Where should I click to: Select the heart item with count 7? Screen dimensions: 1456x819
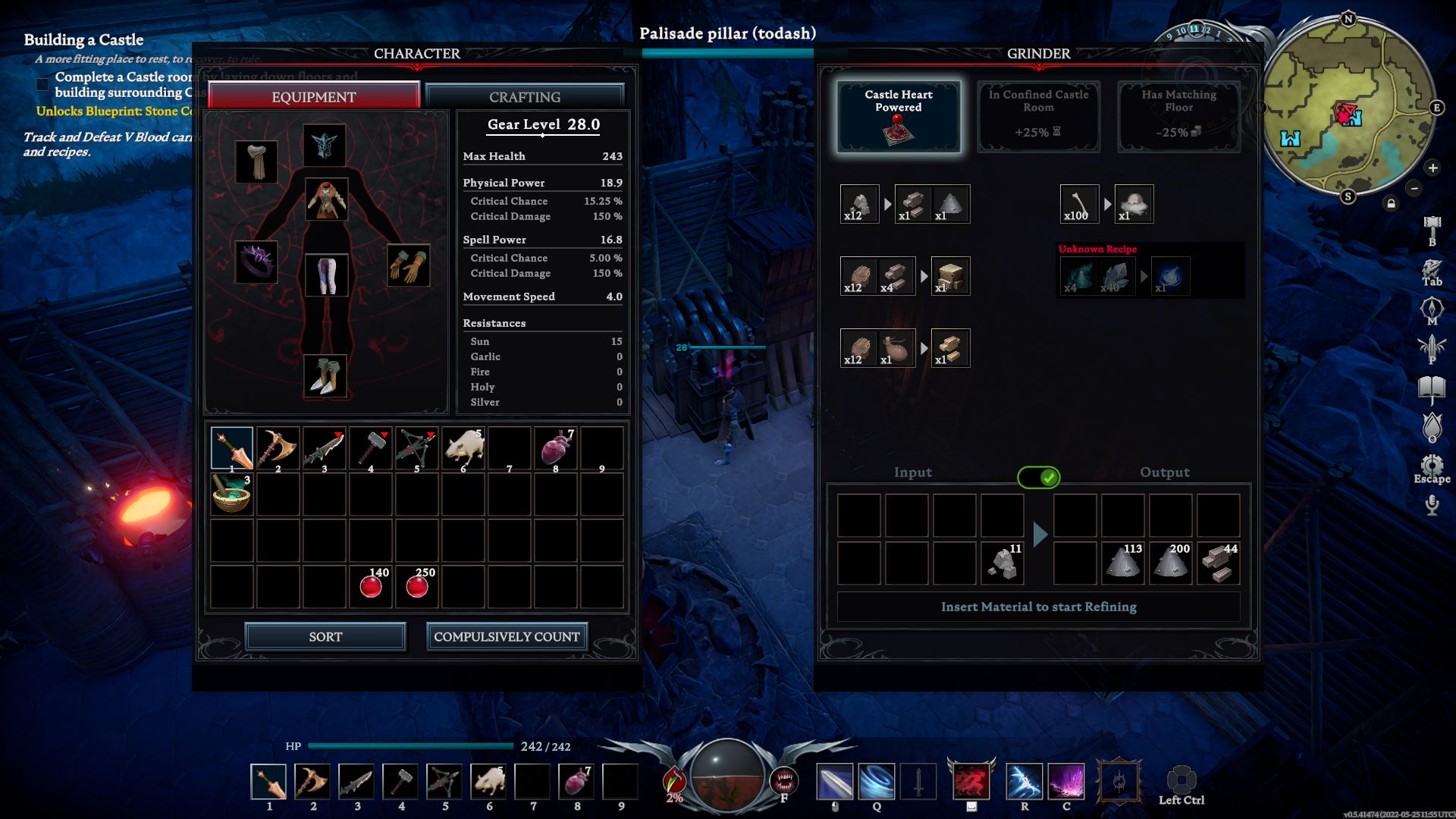556,448
